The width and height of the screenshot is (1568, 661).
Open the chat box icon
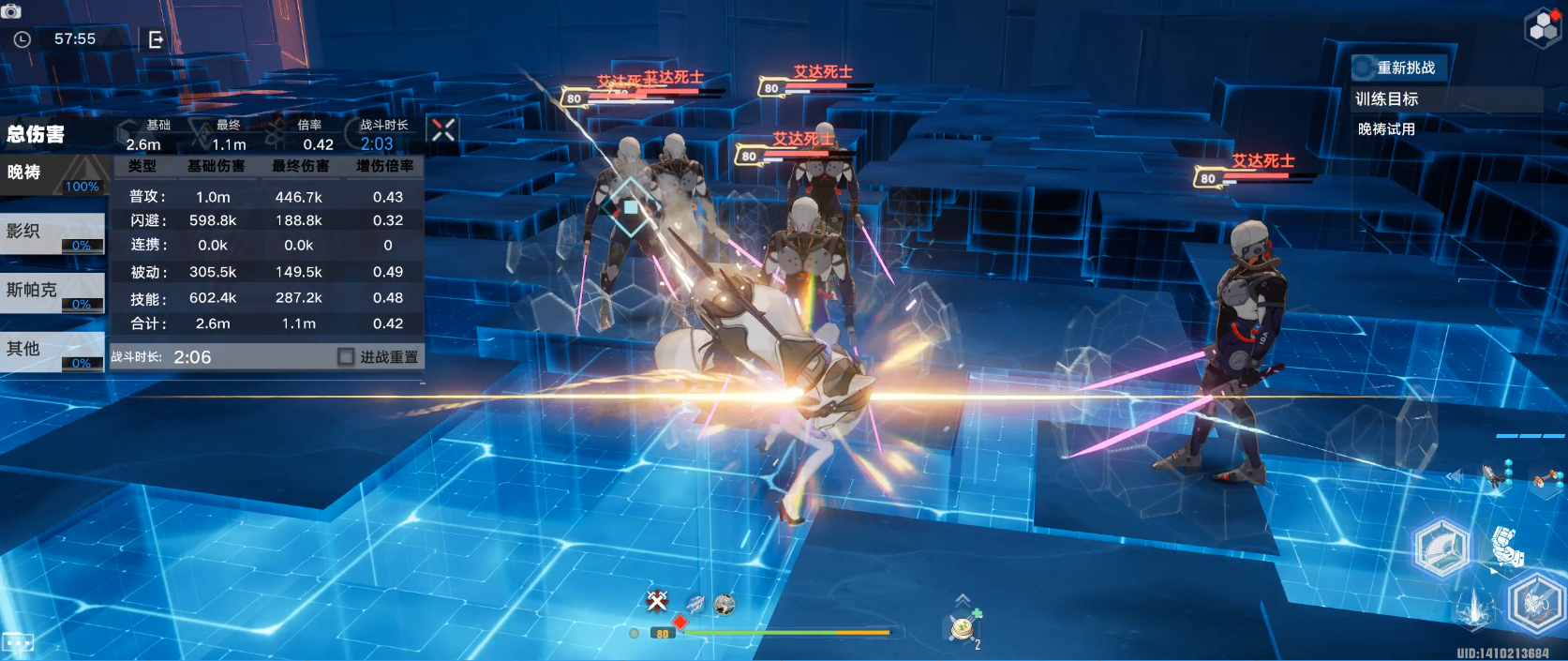18,643
